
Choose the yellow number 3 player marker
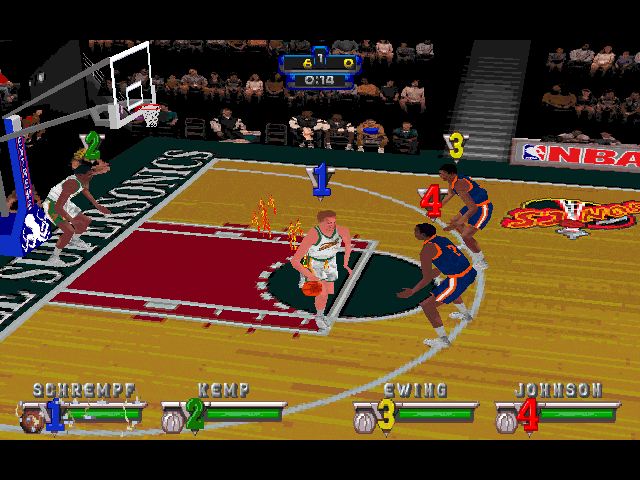pyautogui.click(x=456, y=146)
